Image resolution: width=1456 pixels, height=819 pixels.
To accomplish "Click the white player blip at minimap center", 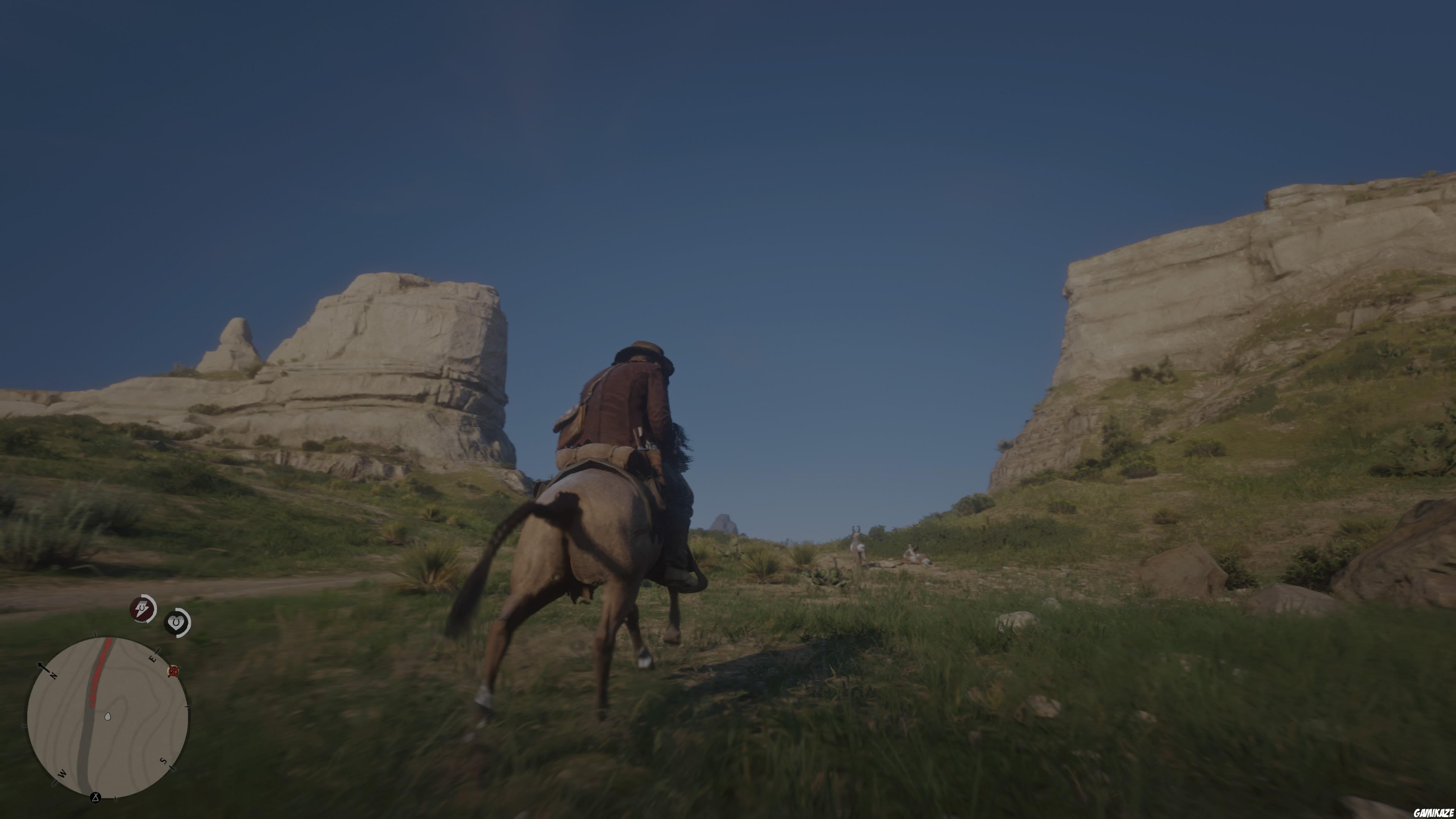I will (x=108, y=717).
